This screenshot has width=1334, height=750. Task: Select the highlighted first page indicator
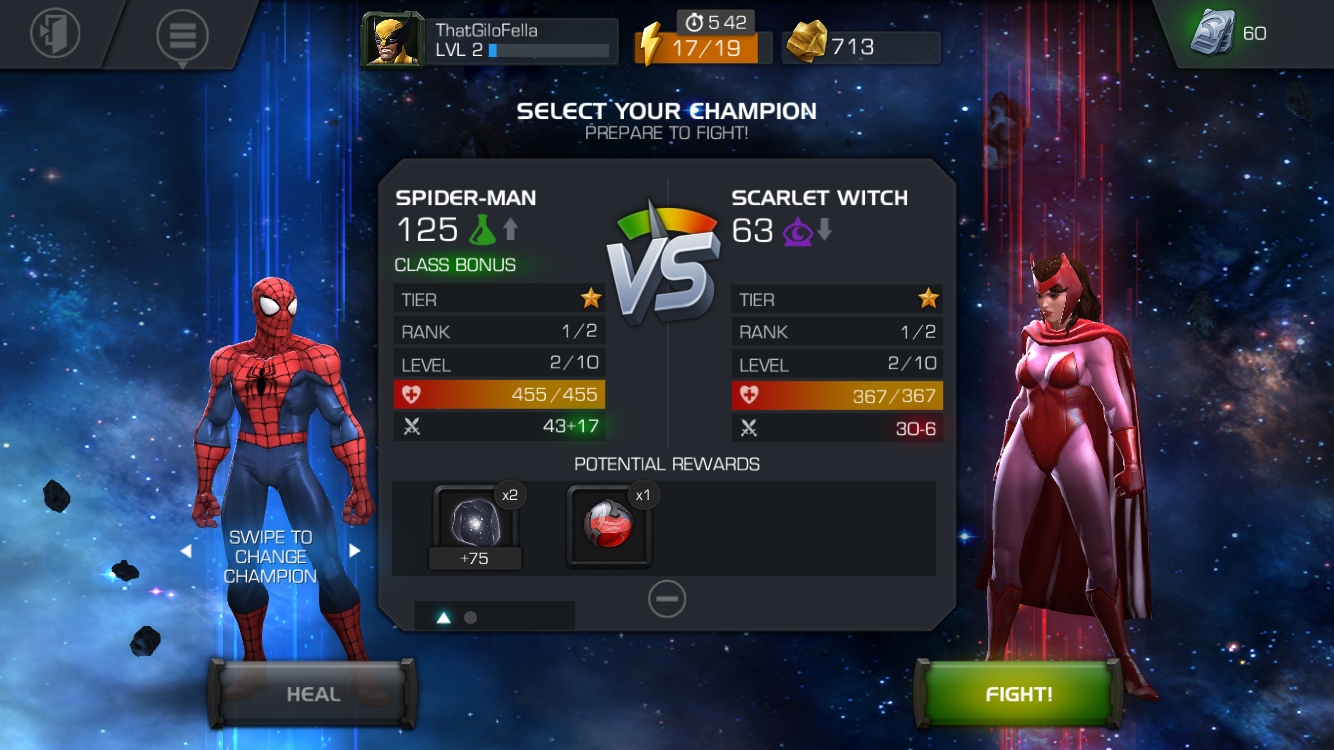(443, 618)
